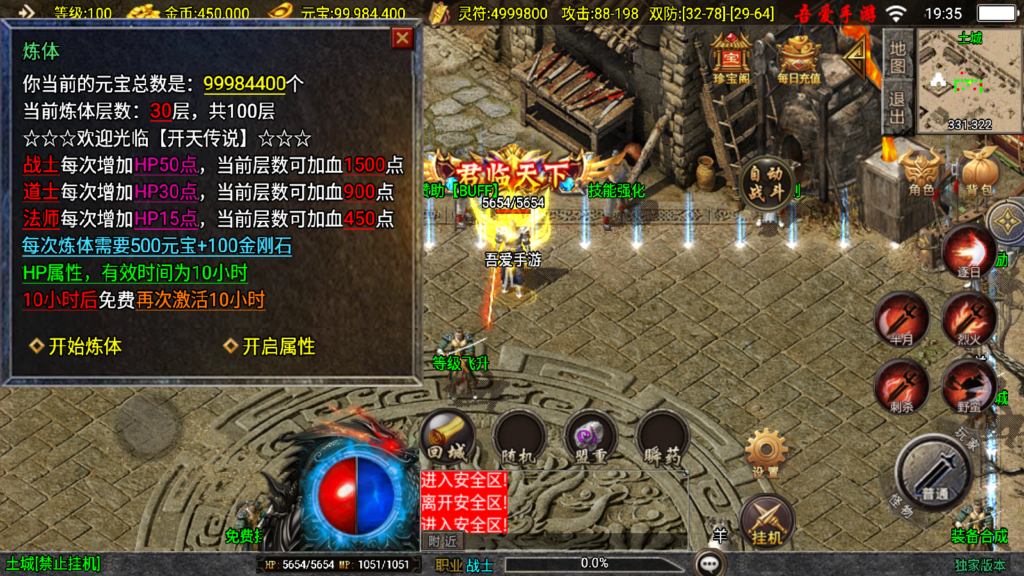Toggle the 自动战斗 auto battle button

tap(766, 184)
